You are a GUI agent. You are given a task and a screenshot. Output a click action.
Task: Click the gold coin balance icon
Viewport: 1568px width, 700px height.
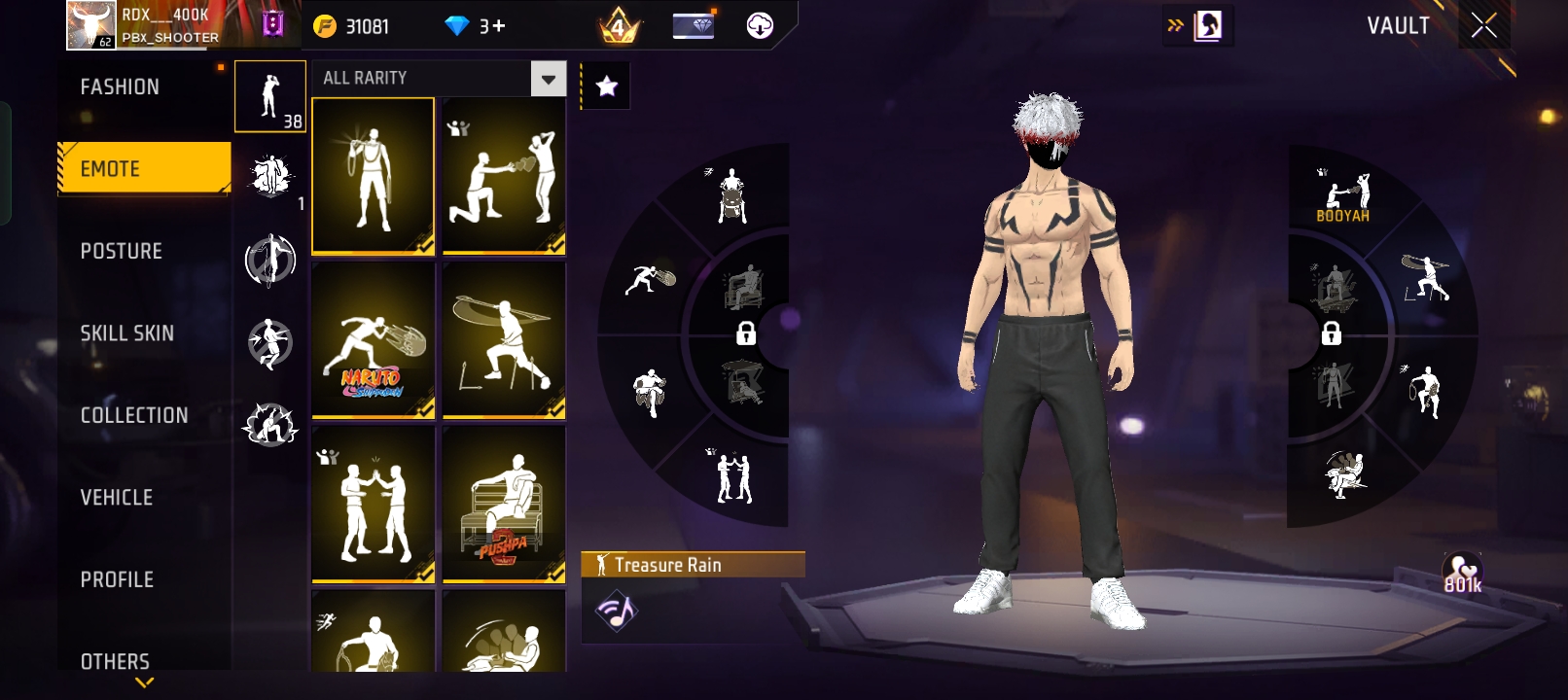(325, 26)
